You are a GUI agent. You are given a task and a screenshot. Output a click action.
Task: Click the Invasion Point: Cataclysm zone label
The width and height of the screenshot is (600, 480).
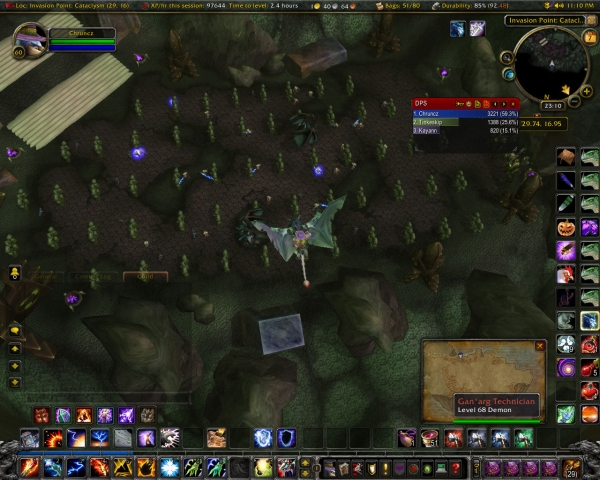tap(543, 20)
